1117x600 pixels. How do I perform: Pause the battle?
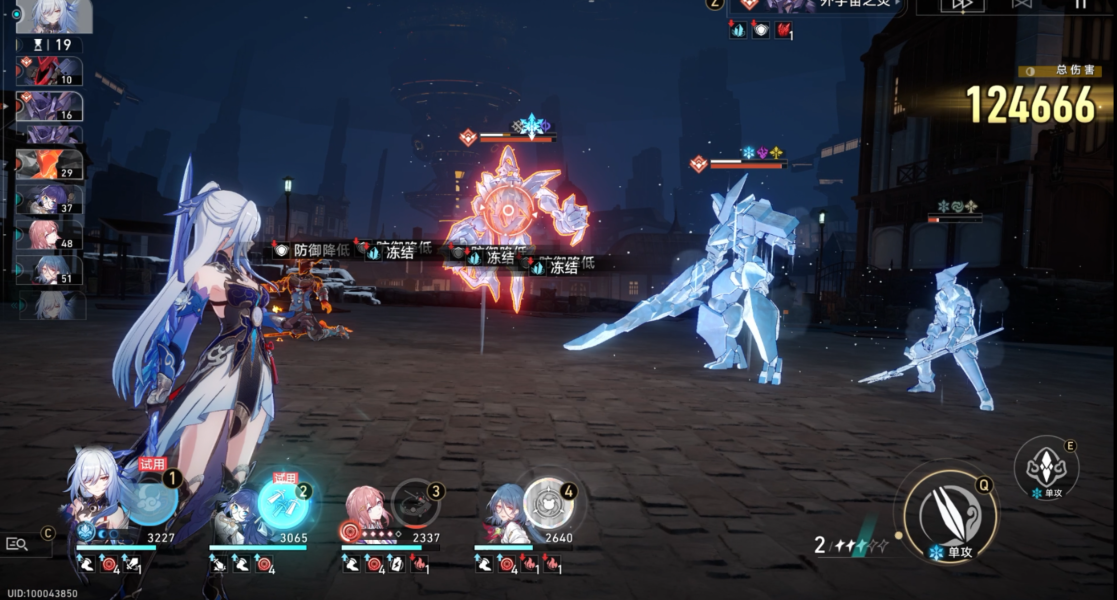coord(1080,5)
